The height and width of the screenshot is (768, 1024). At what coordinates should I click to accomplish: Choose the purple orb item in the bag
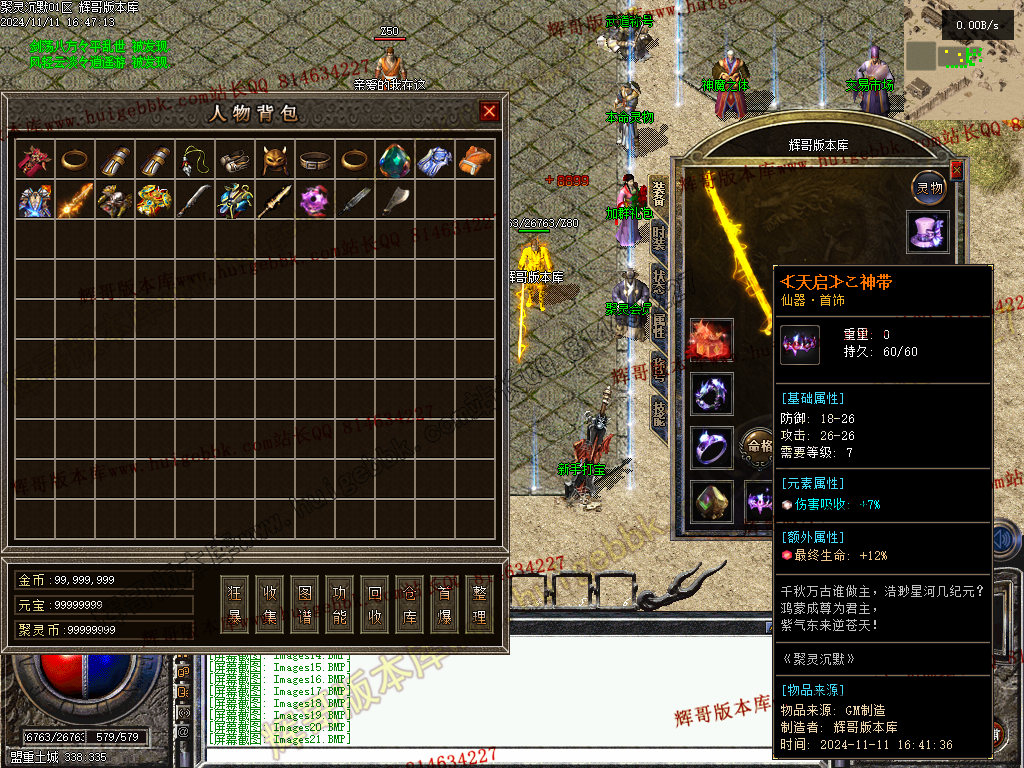(x=315, y=200)
